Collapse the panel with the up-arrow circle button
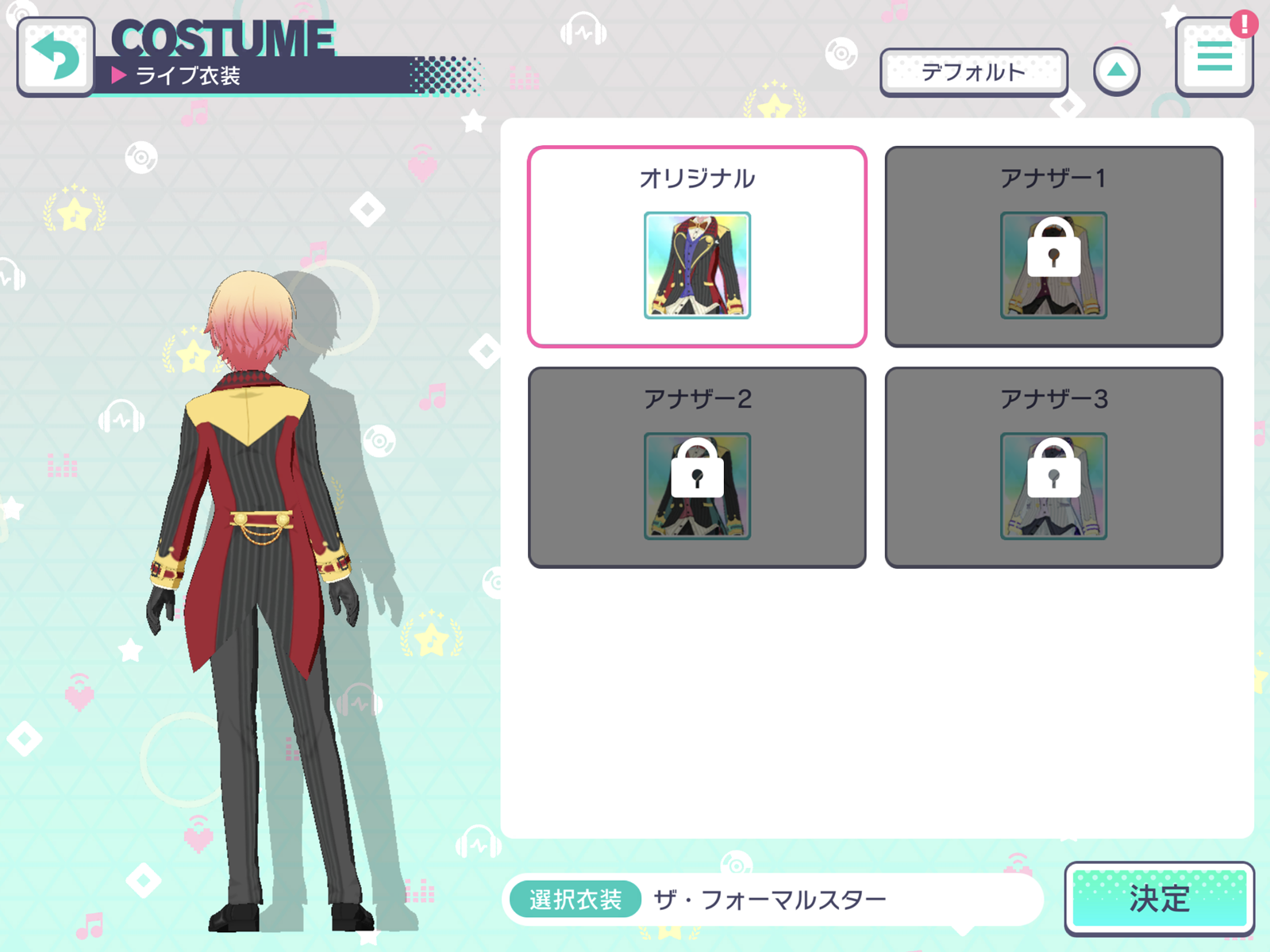 pos(1118,70)
